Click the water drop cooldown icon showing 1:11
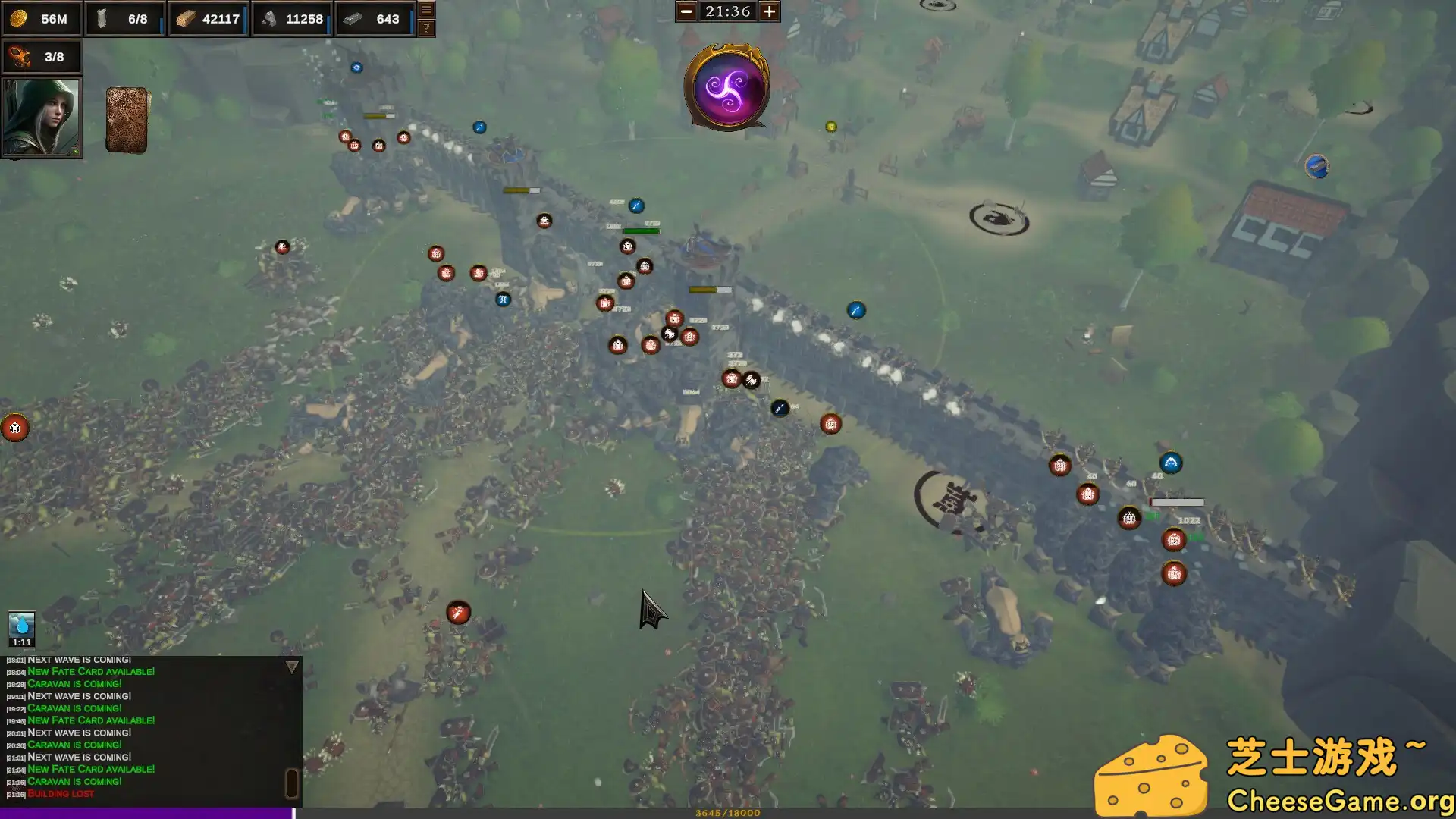 coord(20,628)
